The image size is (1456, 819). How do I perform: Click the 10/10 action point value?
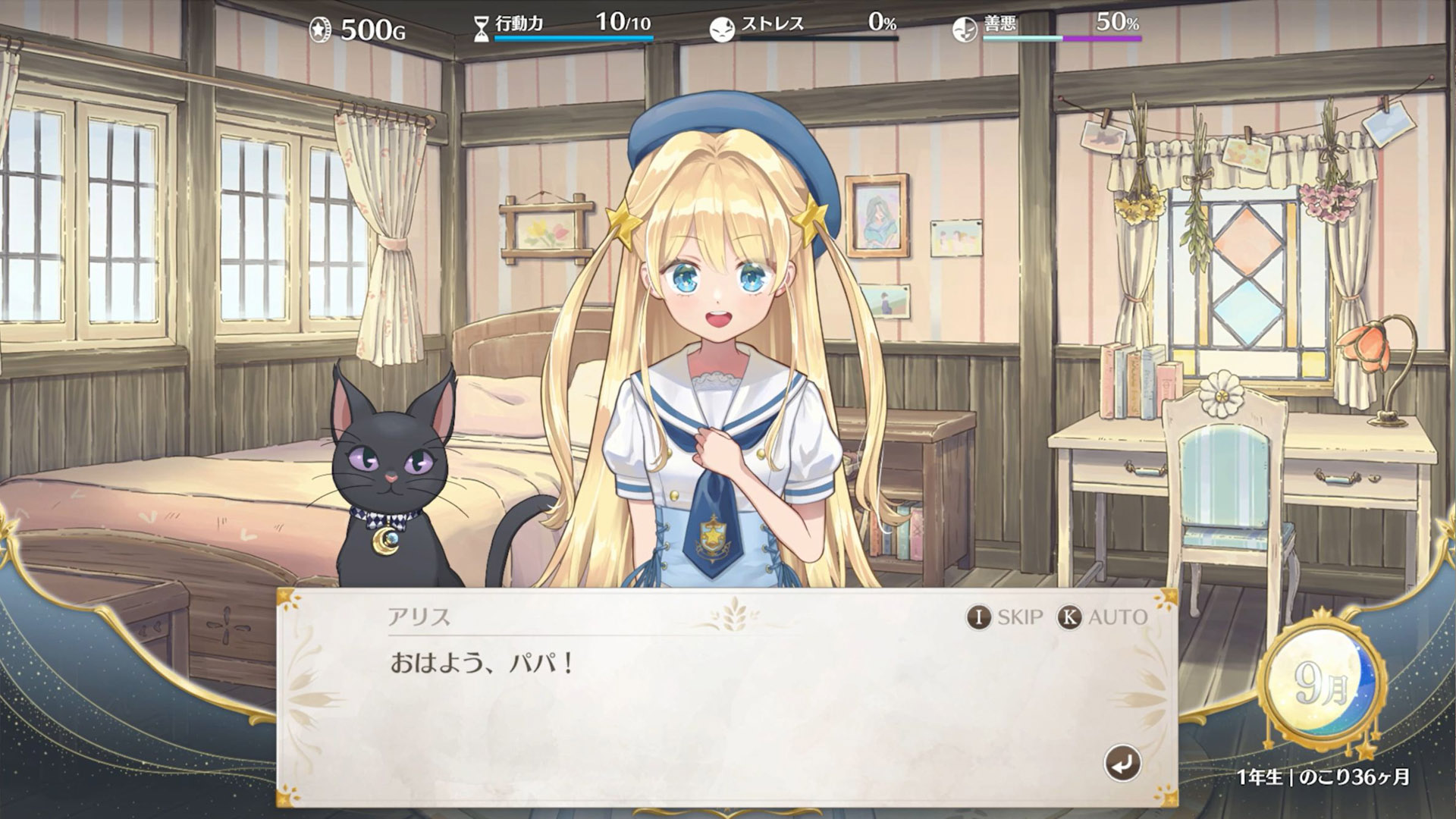622,23
